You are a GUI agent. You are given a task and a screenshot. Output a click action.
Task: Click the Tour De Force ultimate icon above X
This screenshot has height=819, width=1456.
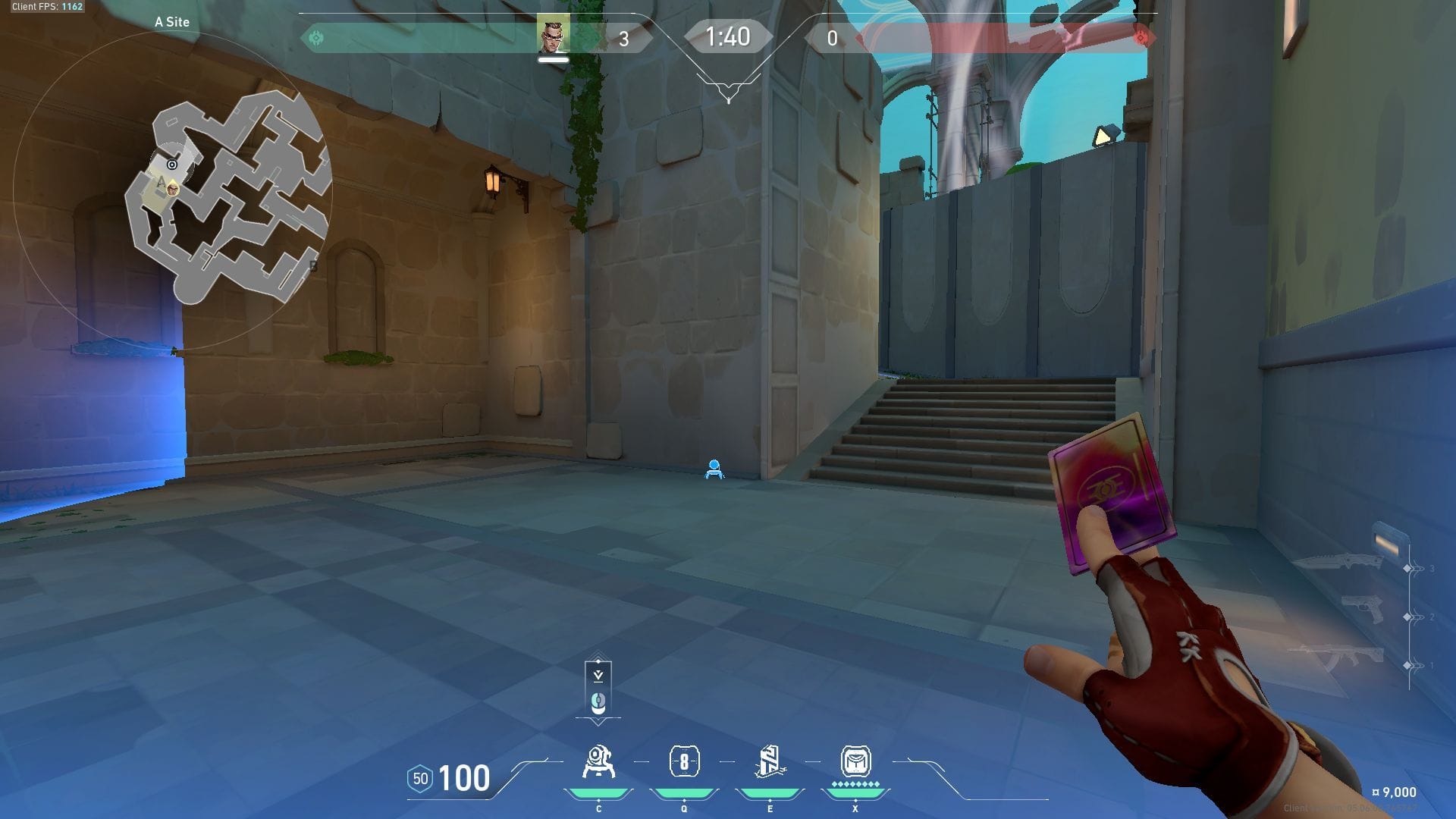pyautogui.click(x=855, y=762)
